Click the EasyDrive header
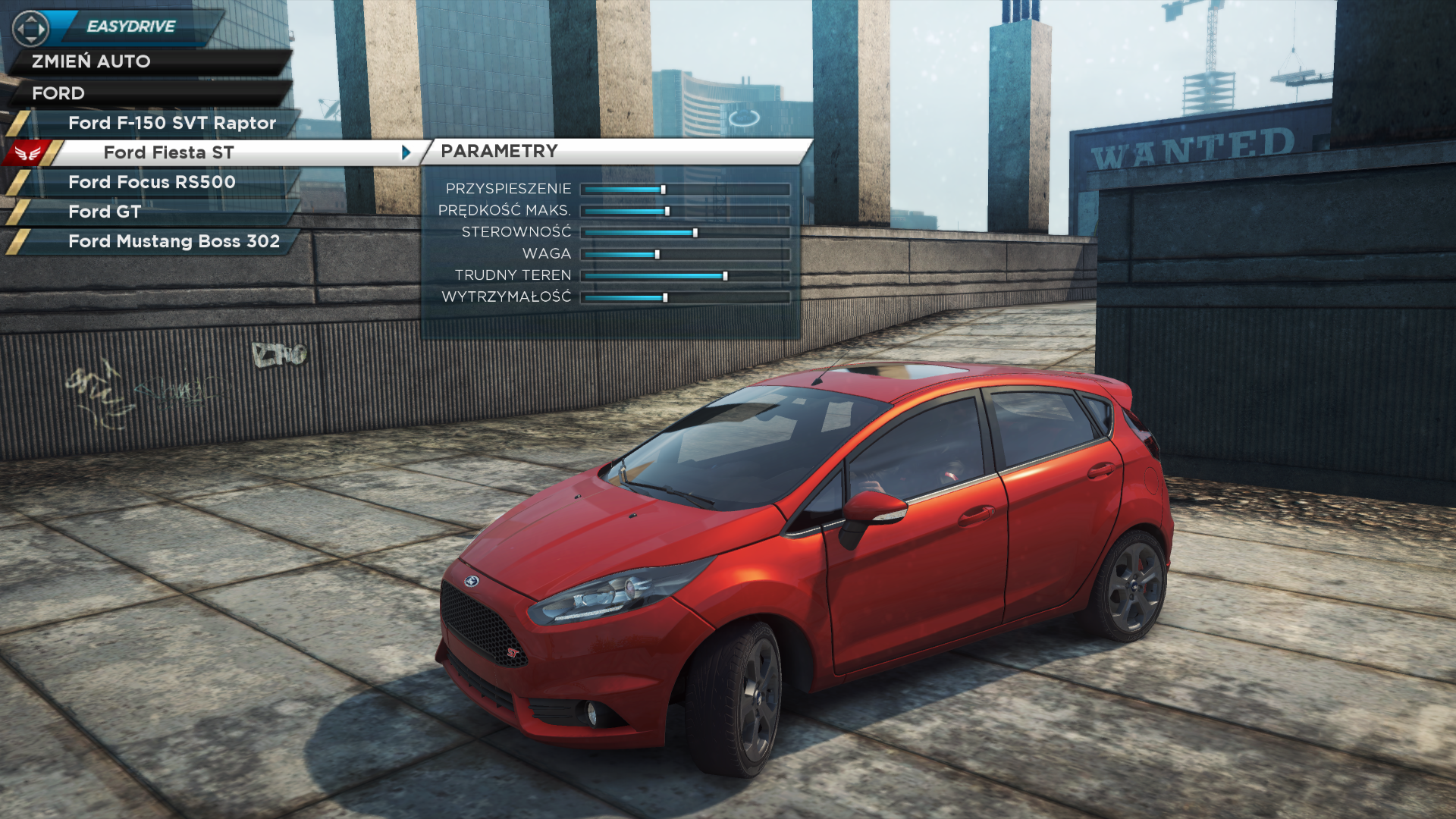The height and width of the screenshot is (819, 1456). pyautogui.click(x=130, y=27)
